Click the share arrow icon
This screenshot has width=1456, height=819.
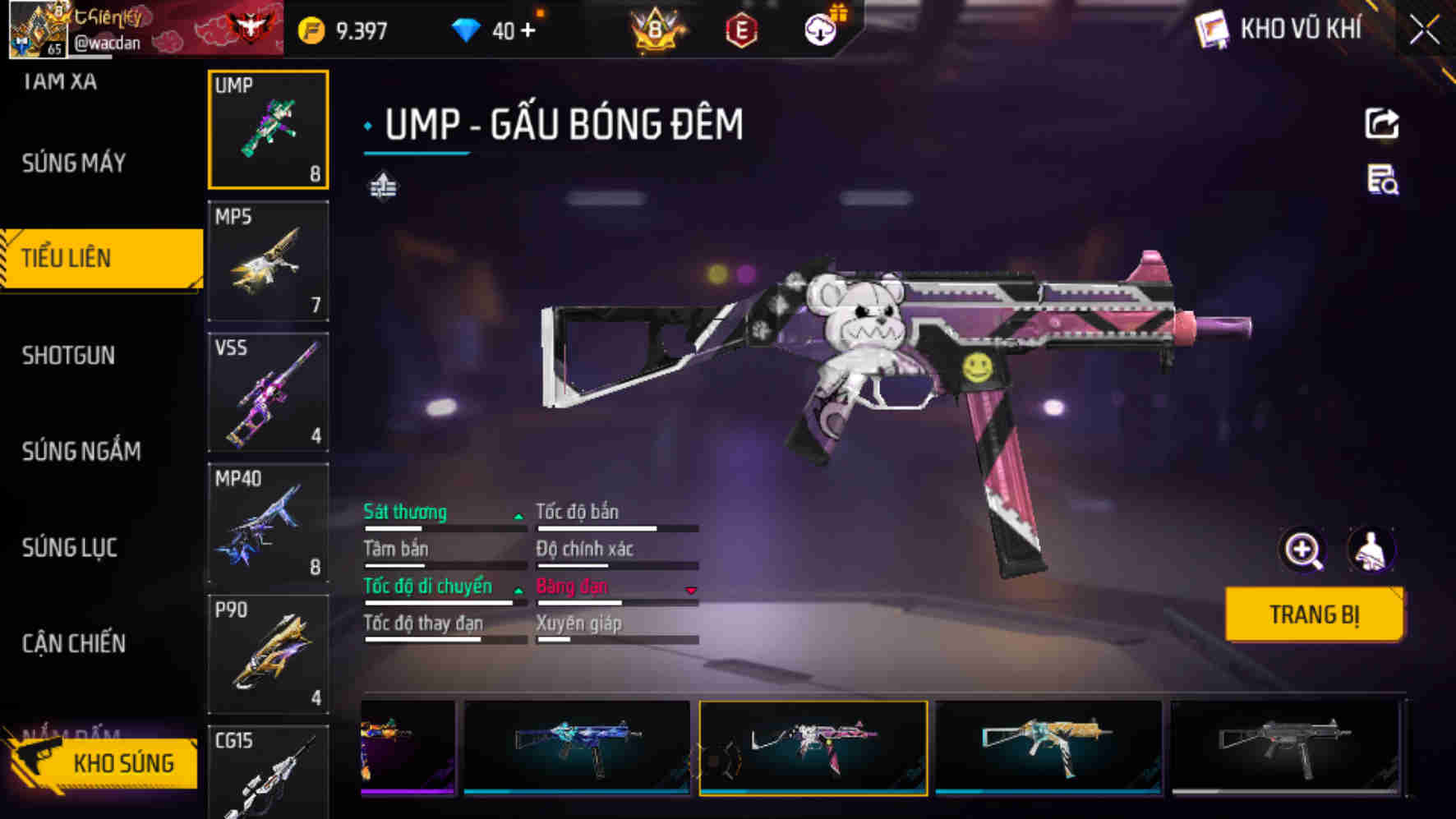[x=1381, y=124]
